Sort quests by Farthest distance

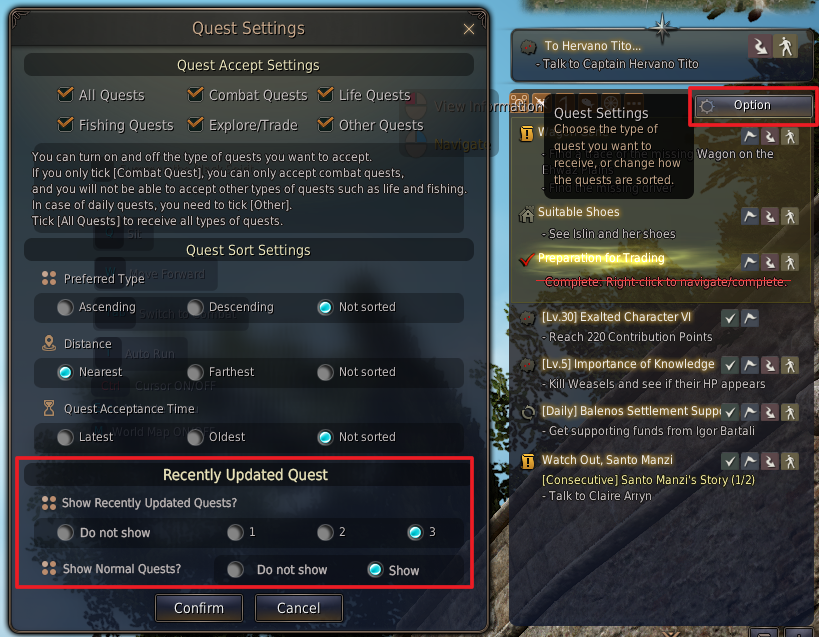[196, 372]
